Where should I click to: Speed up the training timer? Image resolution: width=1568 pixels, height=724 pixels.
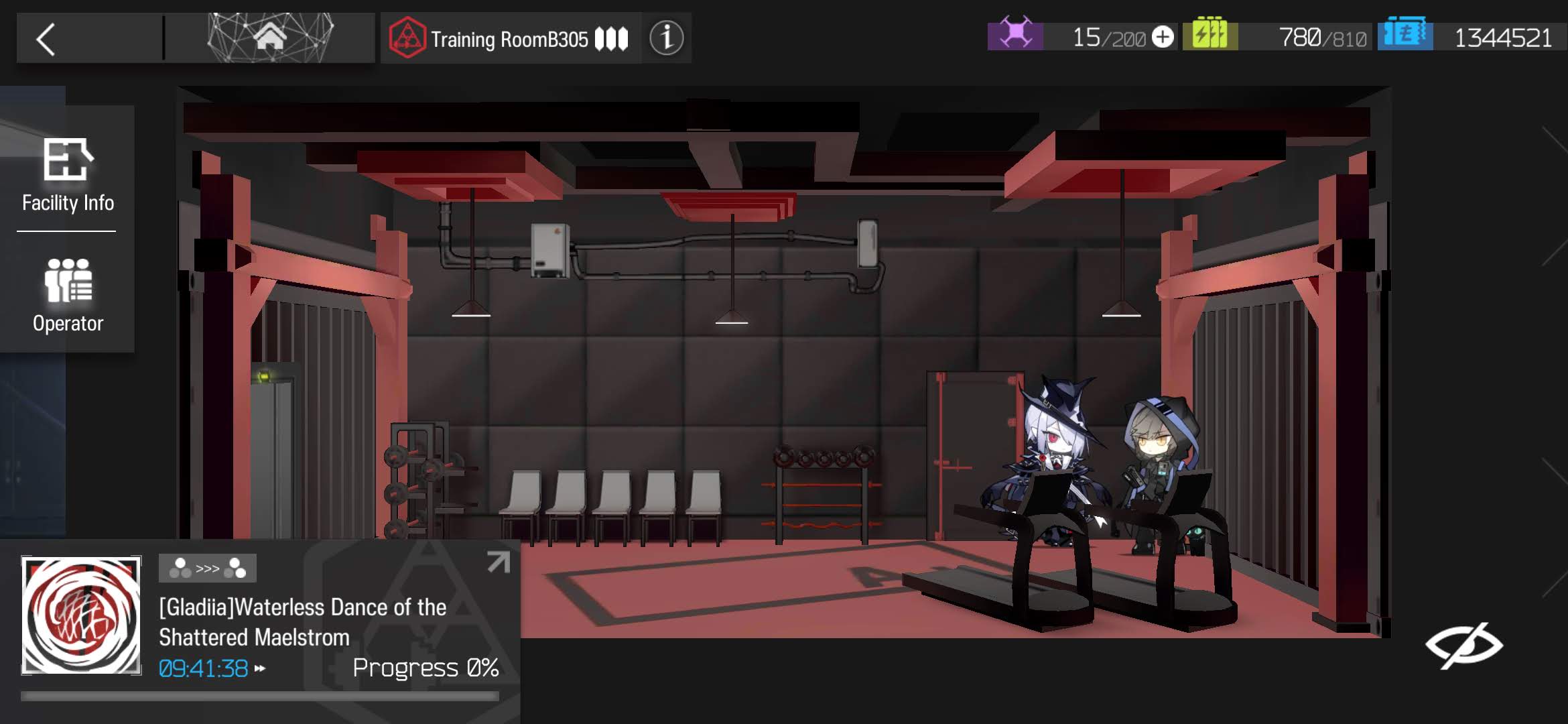point(260,668)
